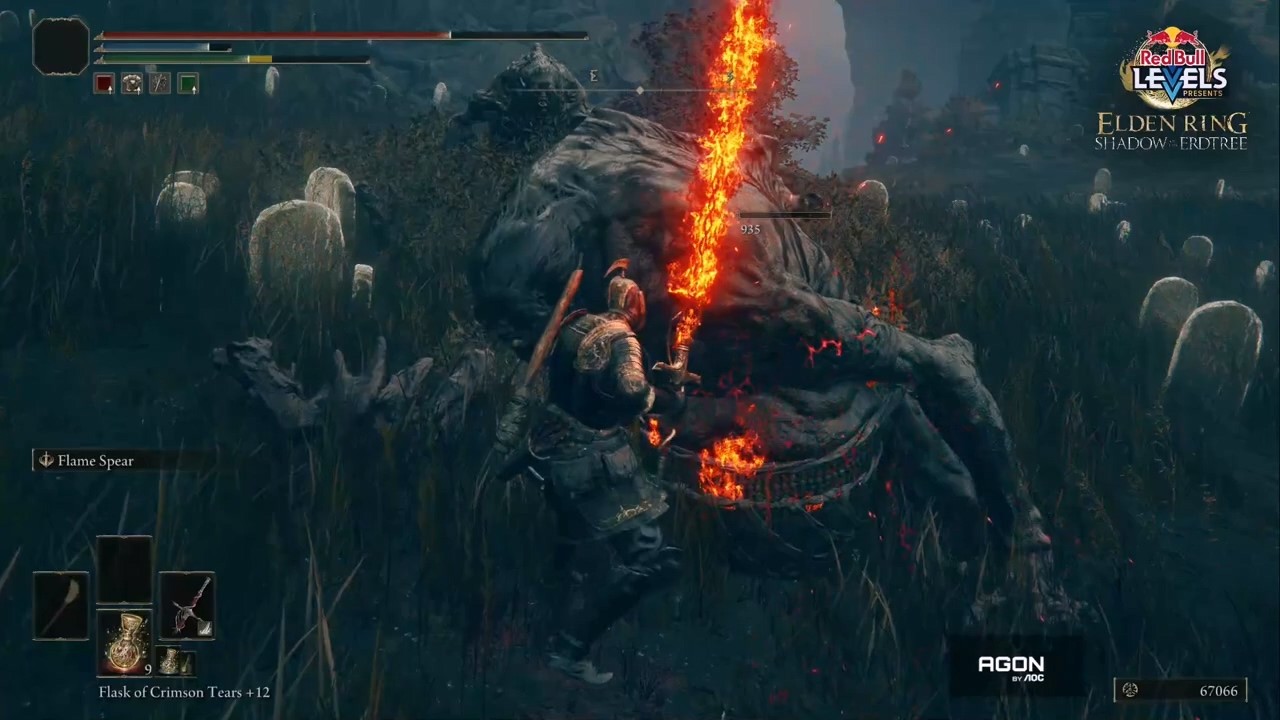Image resolution: width=1280 pixels, height=720 pixels.
Task: Click the armor buff status icon
Action: [x=132, y=84]
